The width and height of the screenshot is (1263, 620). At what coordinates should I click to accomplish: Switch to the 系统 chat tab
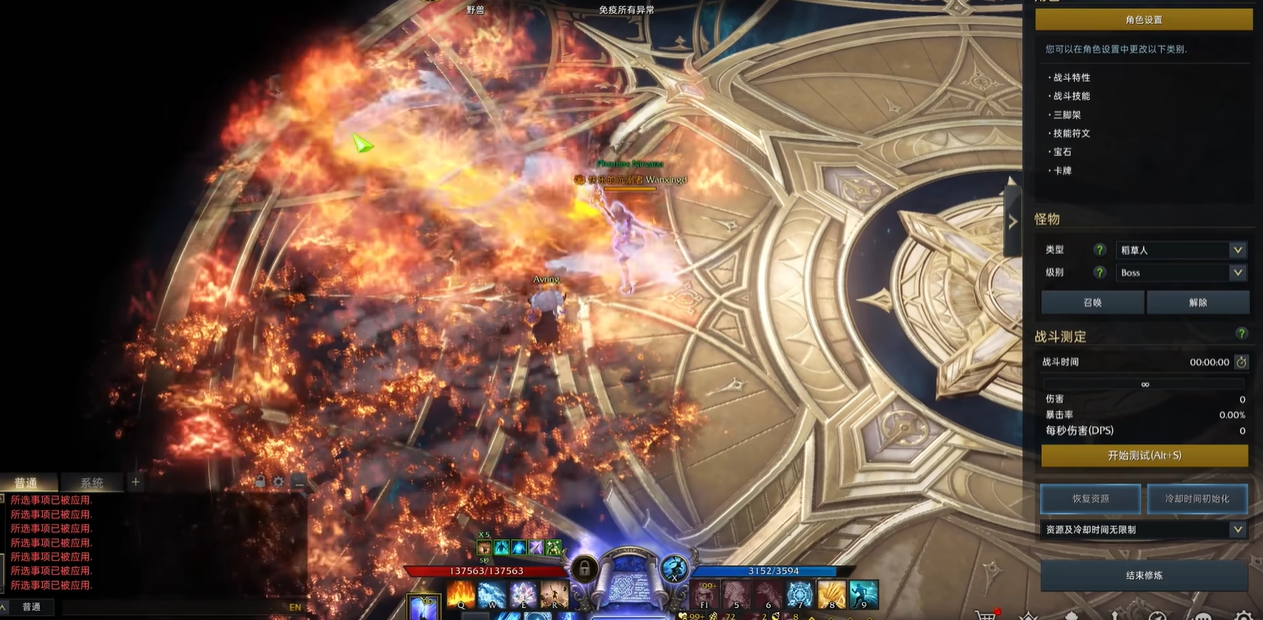91,483
